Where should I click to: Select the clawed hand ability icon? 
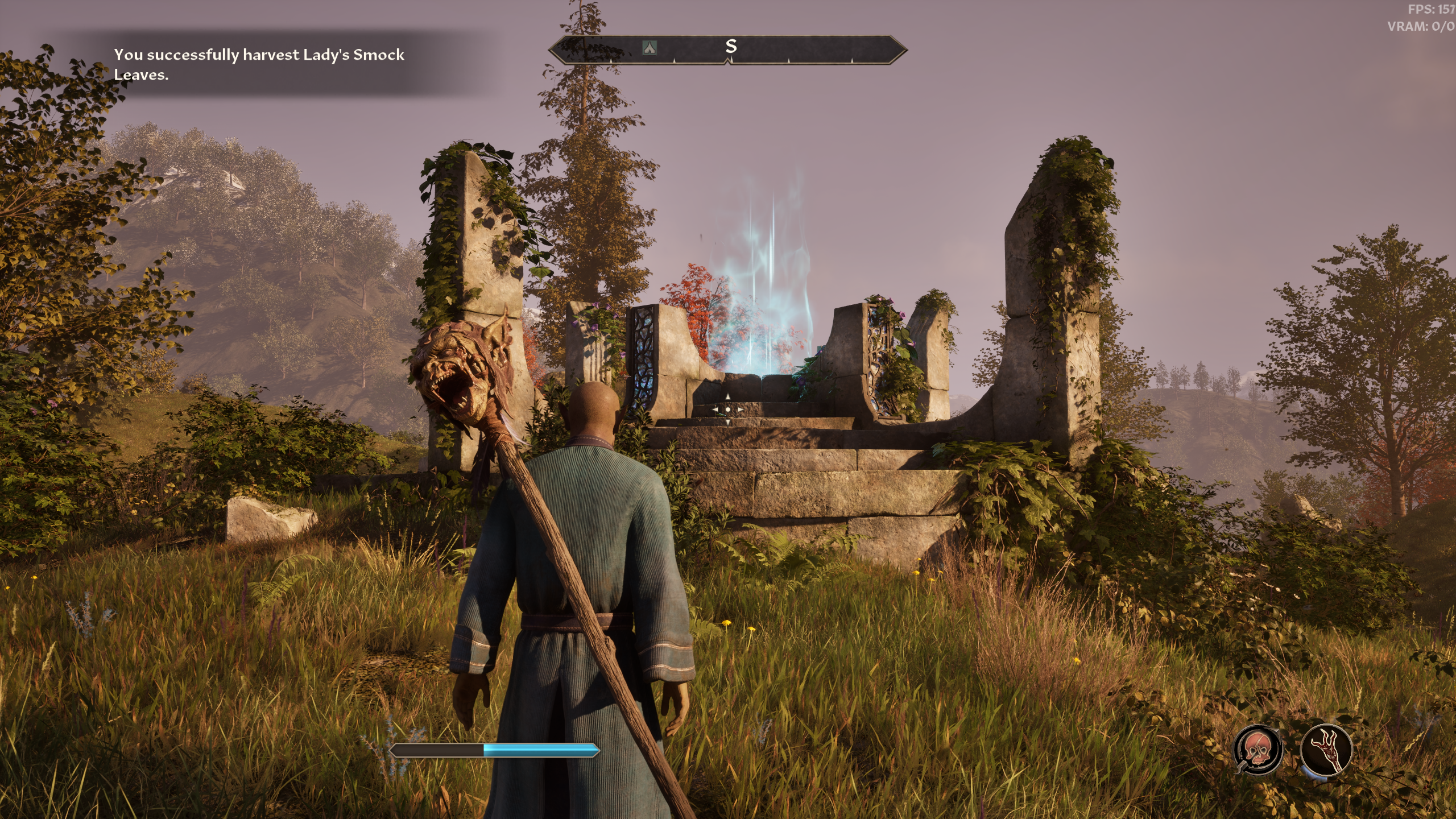pos(1326,750)
